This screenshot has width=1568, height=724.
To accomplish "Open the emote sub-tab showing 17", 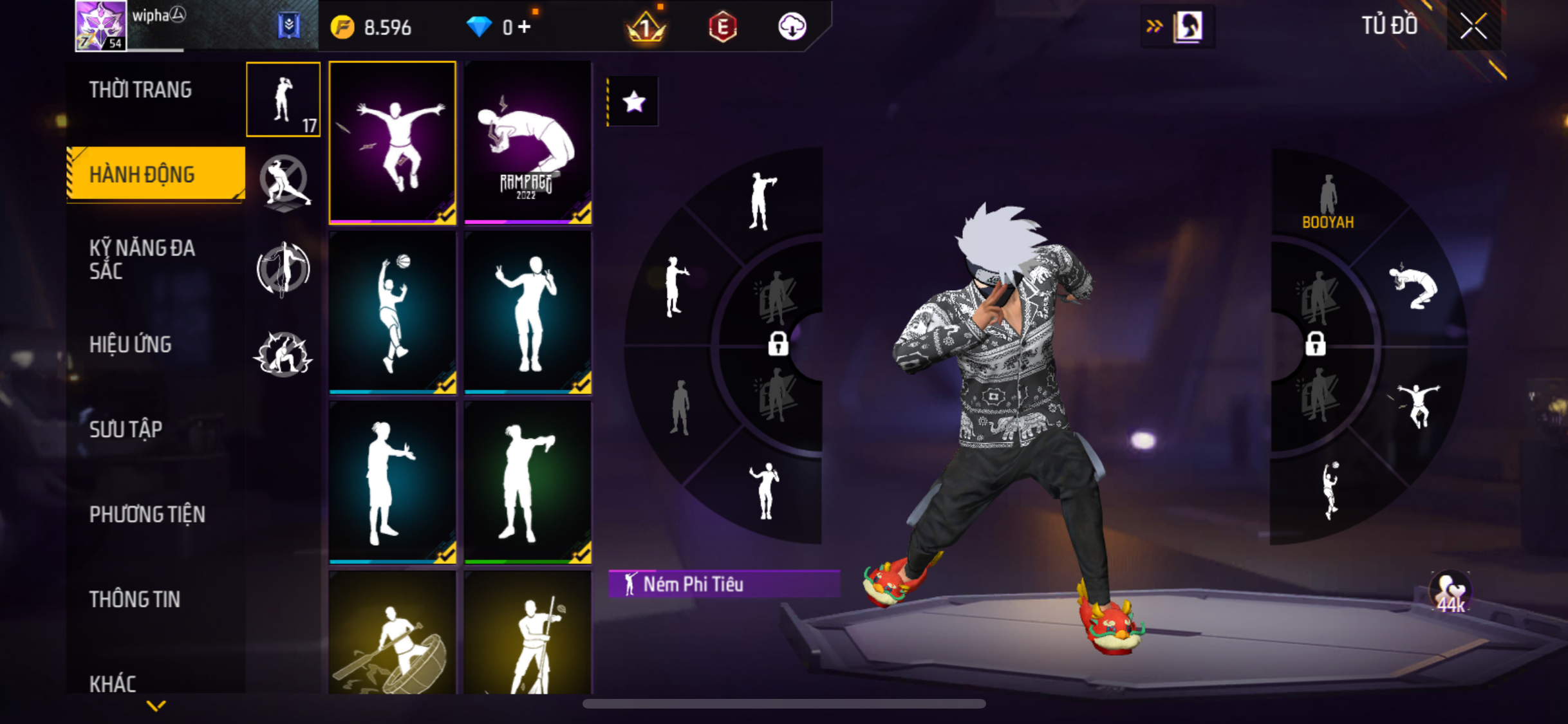I will (283, 100).
